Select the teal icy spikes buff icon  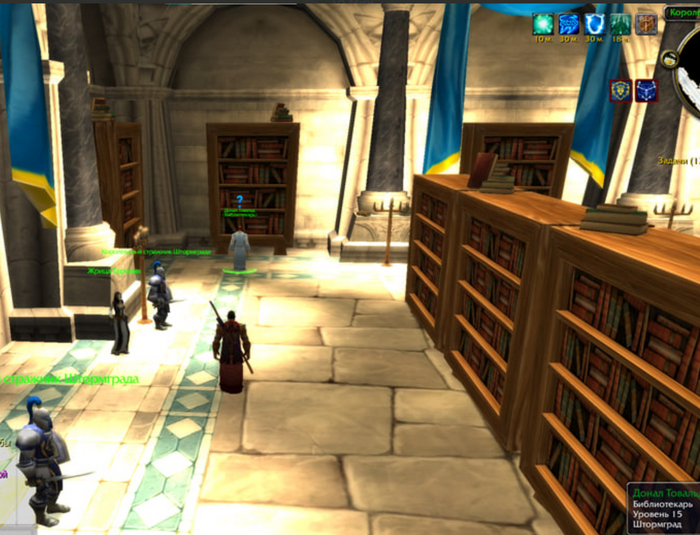click(621, 23)
